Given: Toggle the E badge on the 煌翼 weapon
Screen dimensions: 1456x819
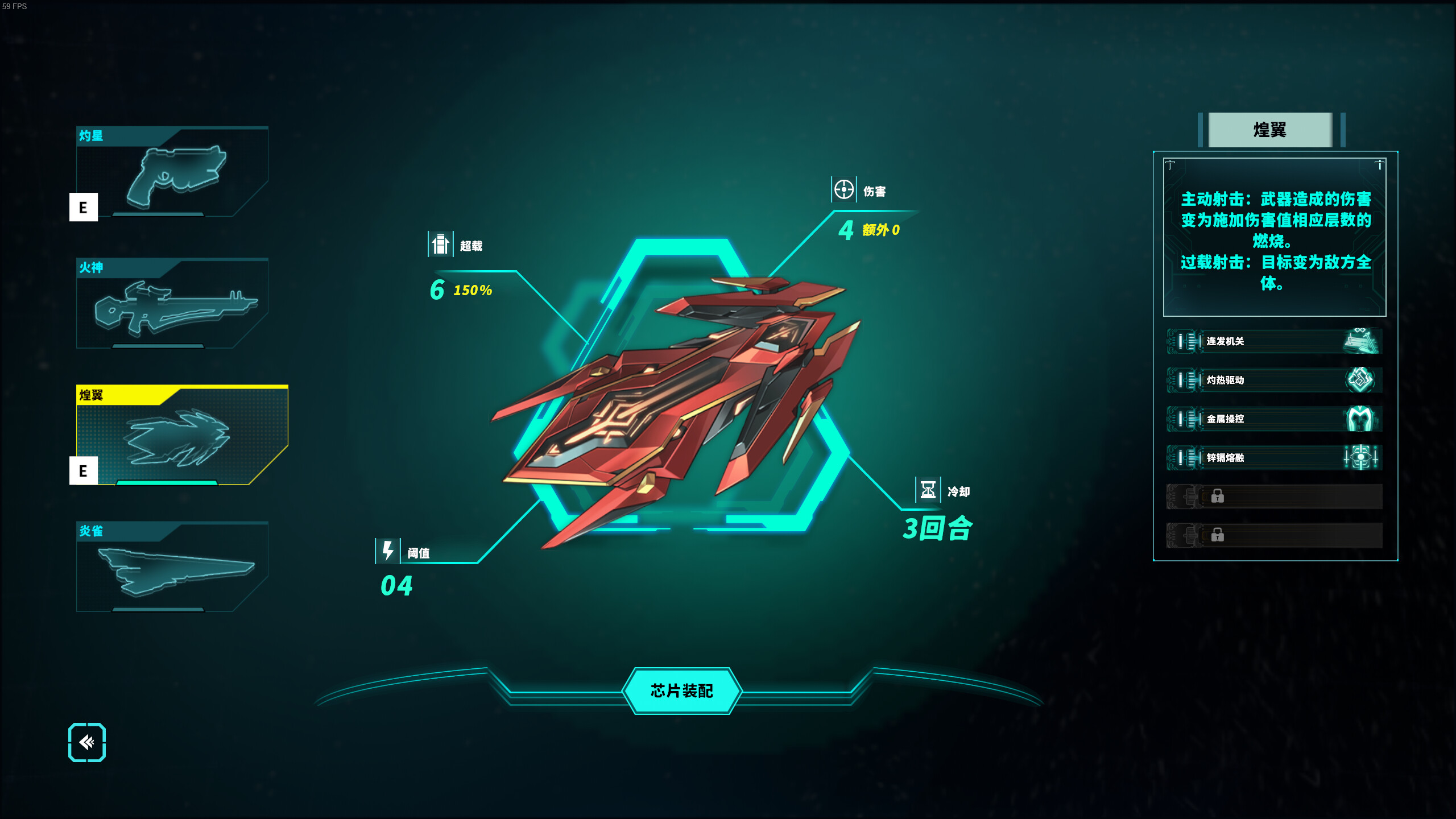Looking at the screenshot, I should coord(84,471).
